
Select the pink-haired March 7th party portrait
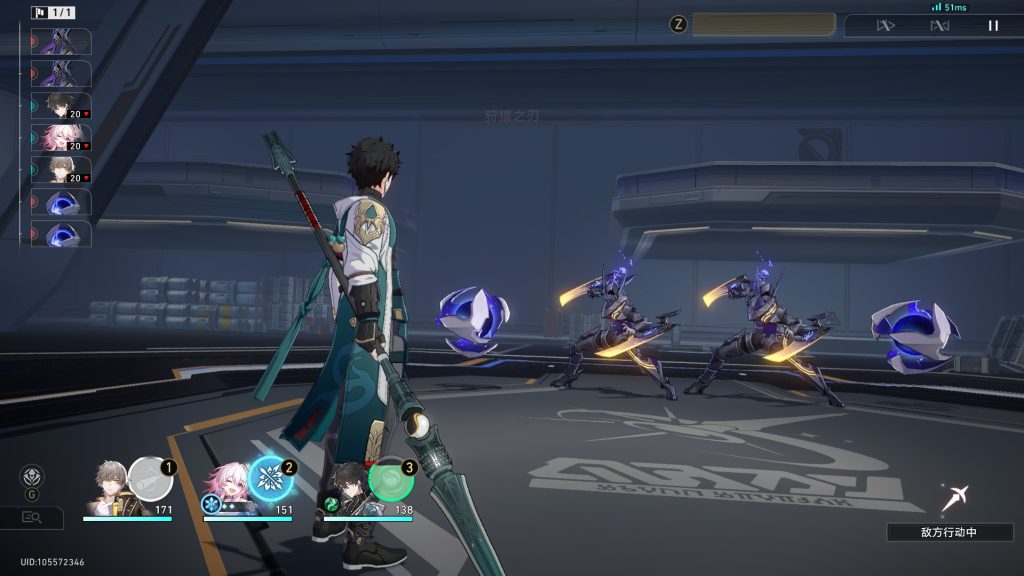click(227, 484)
